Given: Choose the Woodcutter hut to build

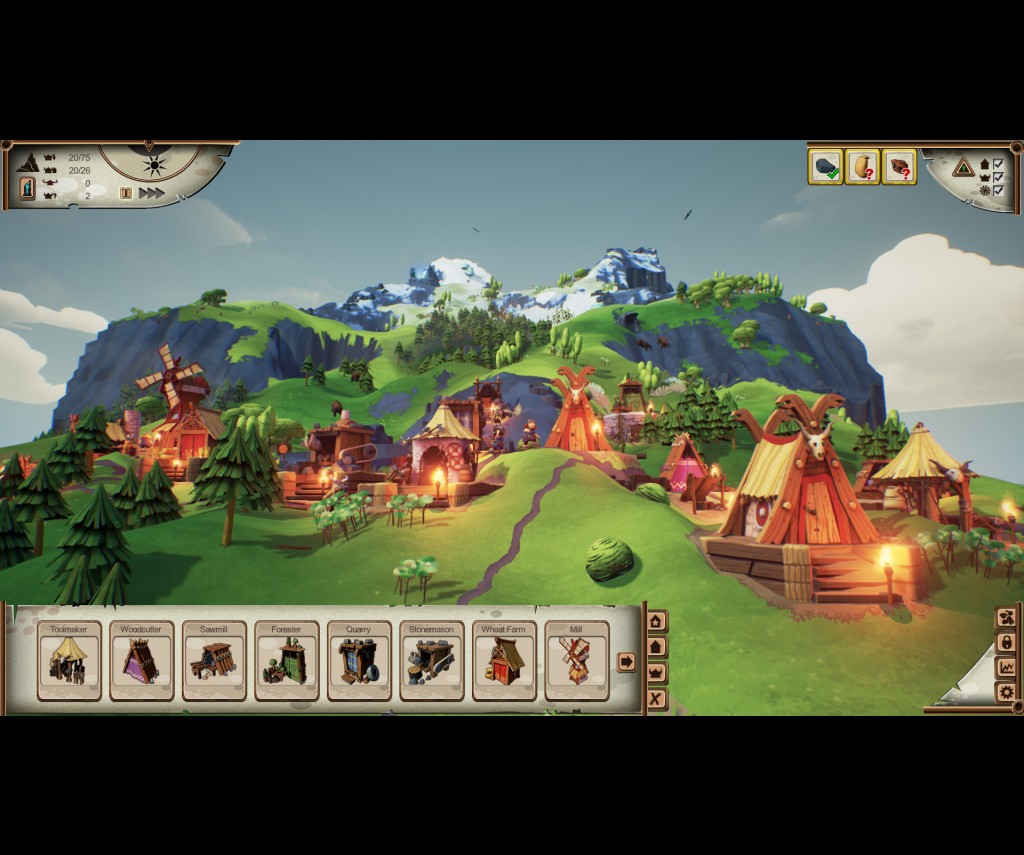Looking at the screenshot, I should point(141,661).
